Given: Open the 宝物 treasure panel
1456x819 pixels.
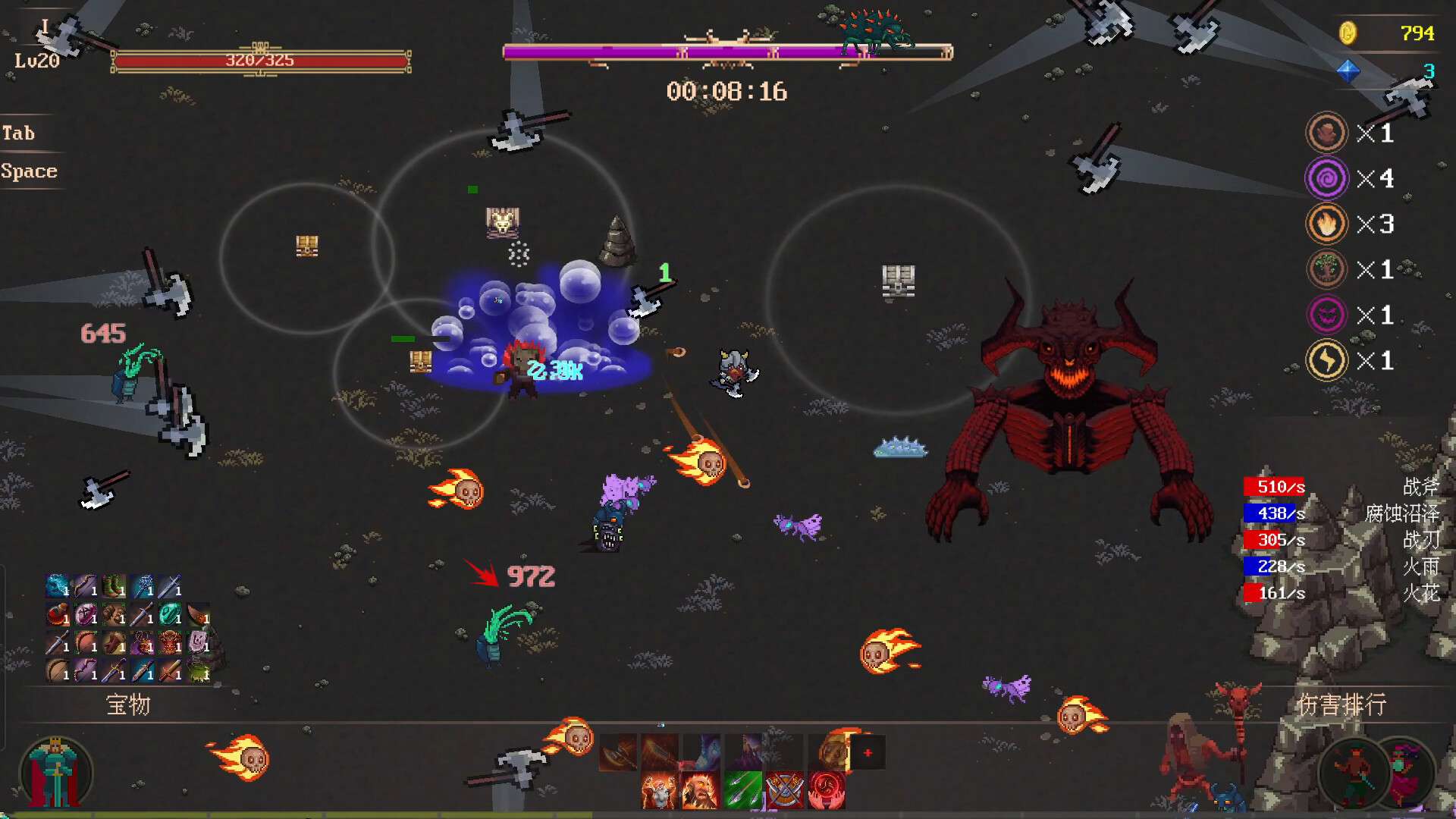Looking at the screenshot, I should [128, 705].
